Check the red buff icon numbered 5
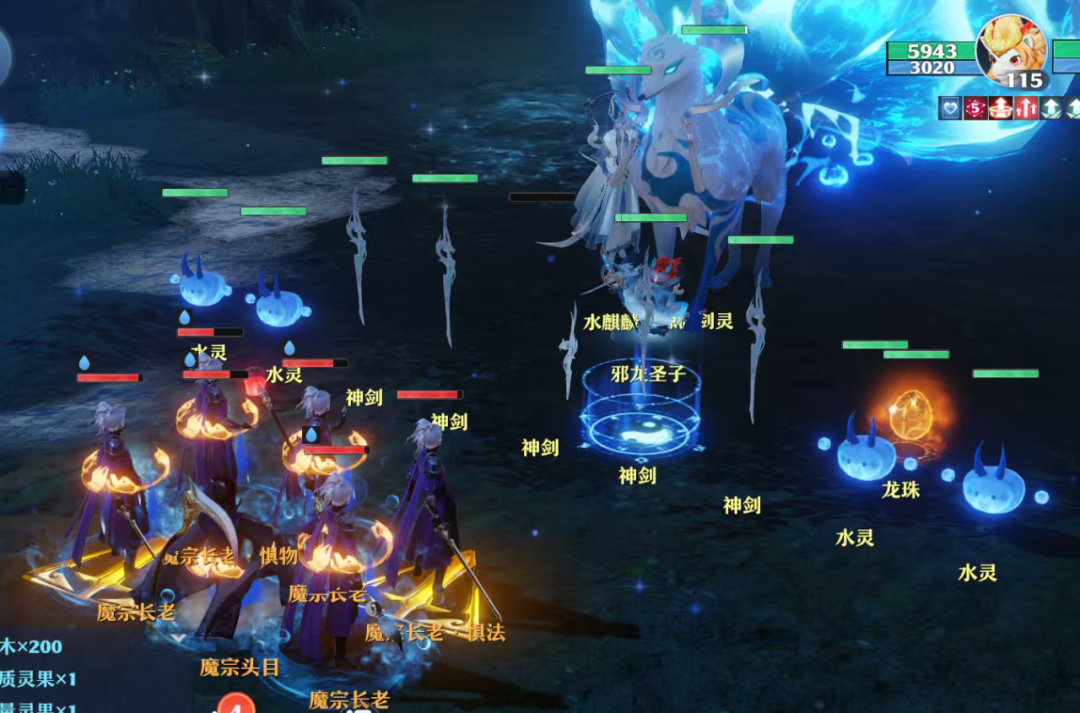This screenshot has height=713, width=1080. tap(975, 108)
